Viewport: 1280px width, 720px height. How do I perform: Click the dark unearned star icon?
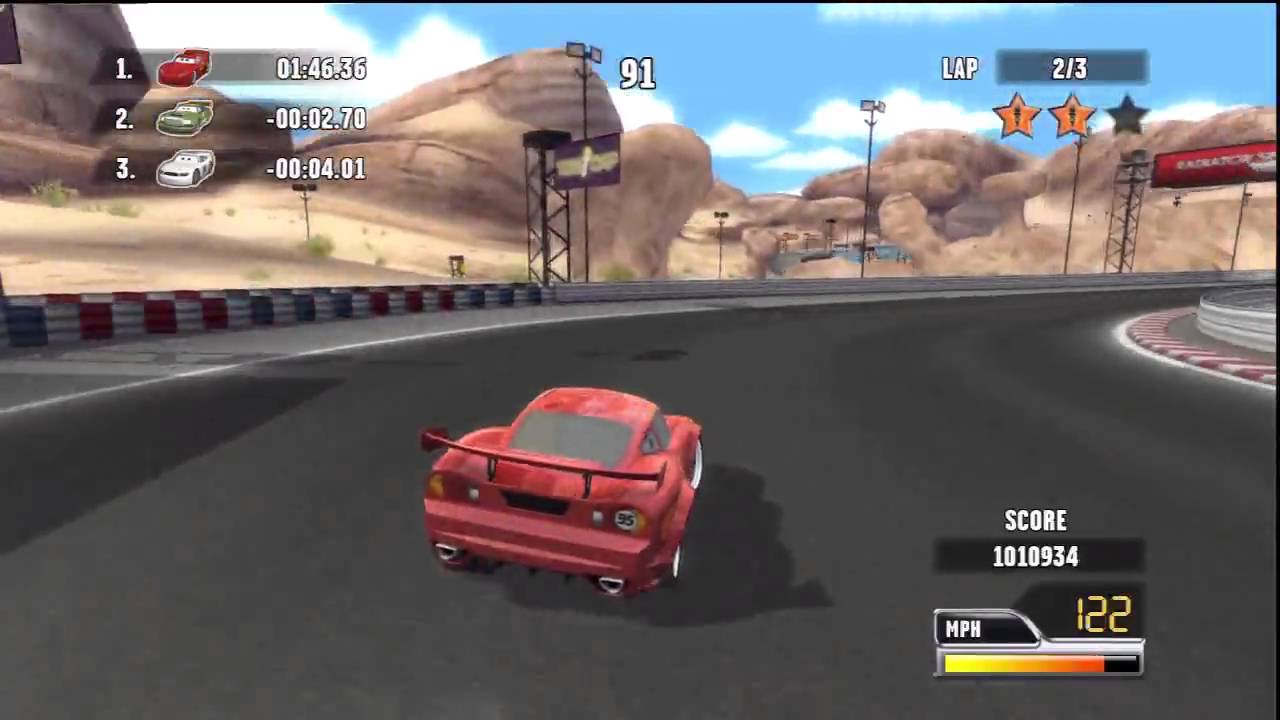[x=1127, y=116]
